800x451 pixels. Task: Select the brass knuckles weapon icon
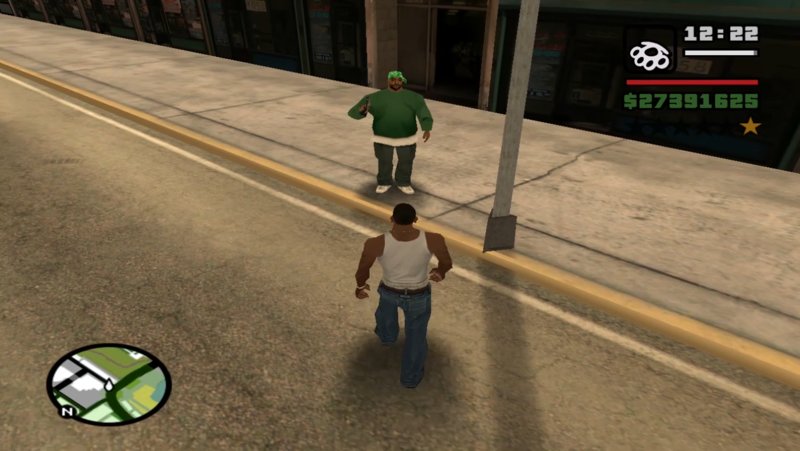[x=650, y=55]
